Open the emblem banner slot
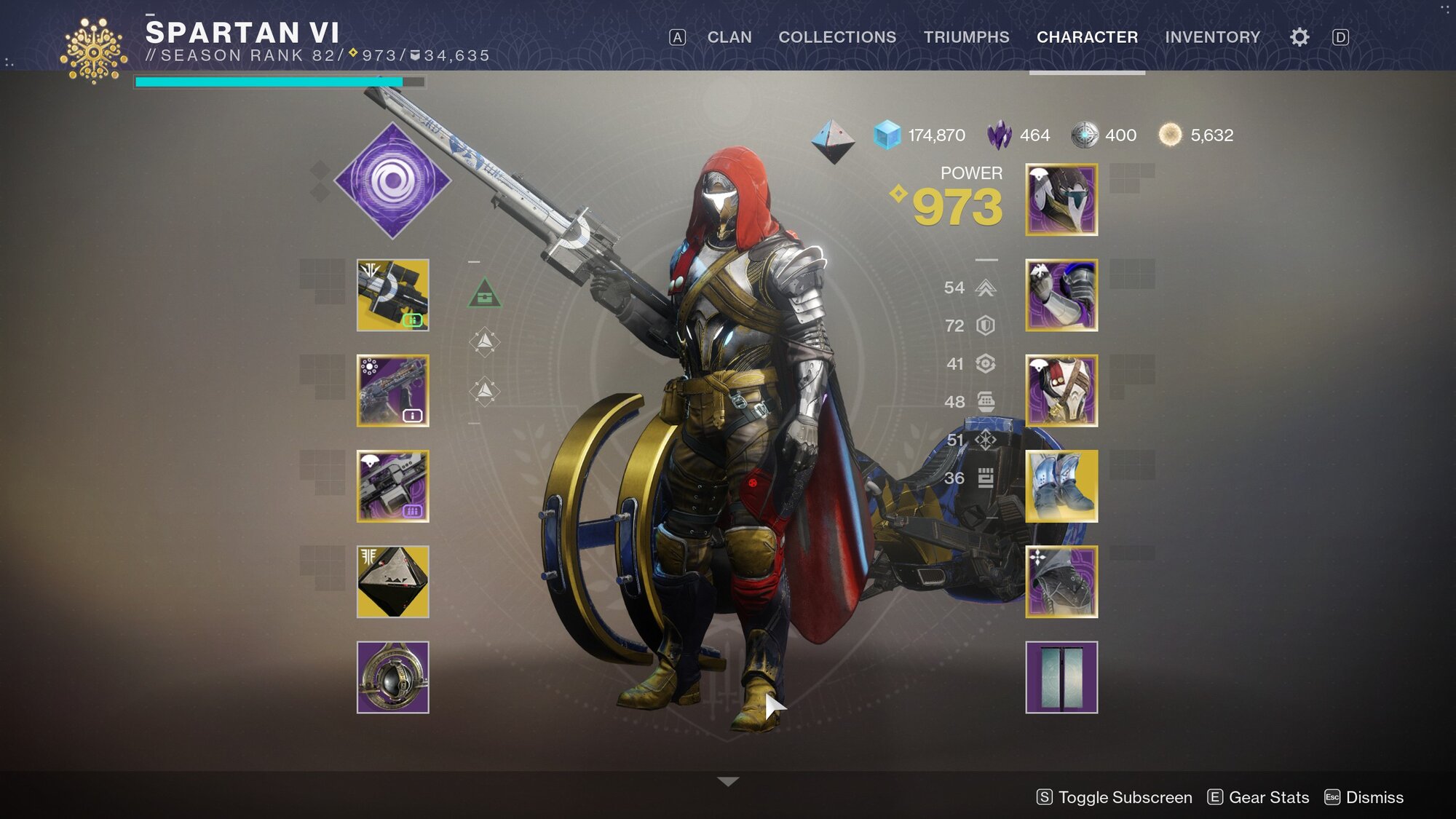The image size is (1456, 819). [1061, 677]
